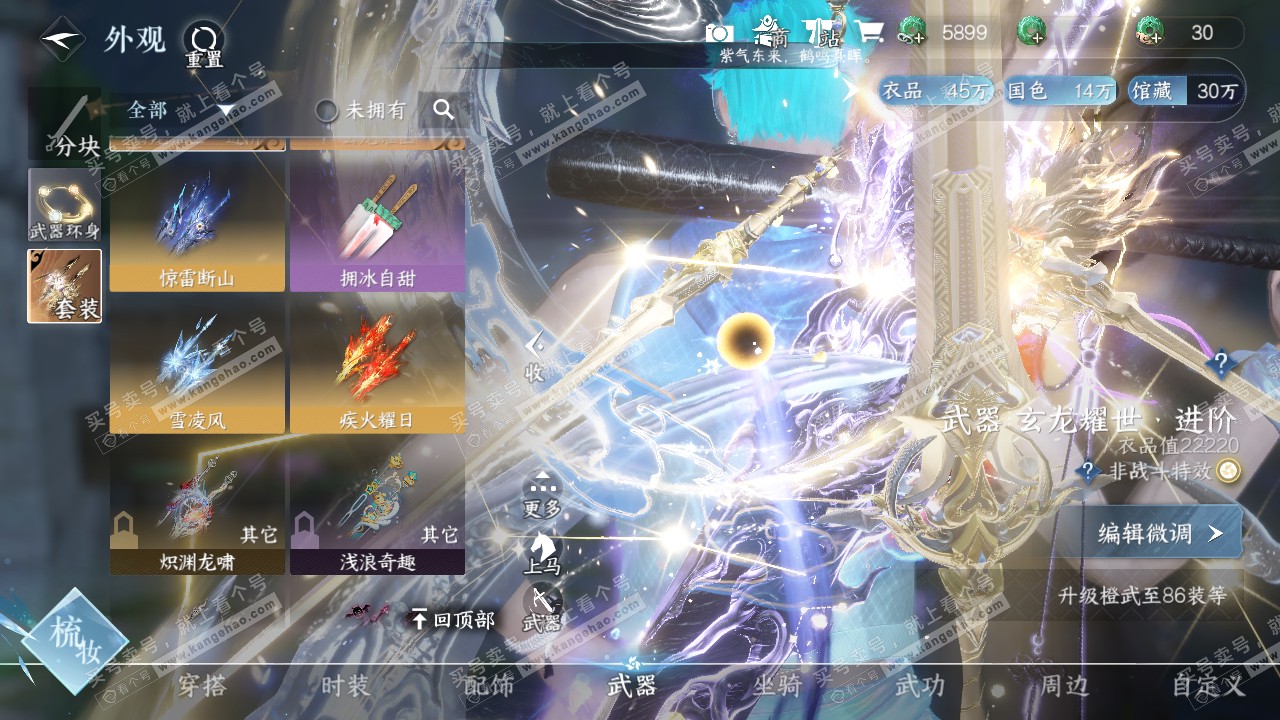The height and width of the screenshot is (720, 1280).
Task: Switch to the 套装 category
Action: [64, 286]
